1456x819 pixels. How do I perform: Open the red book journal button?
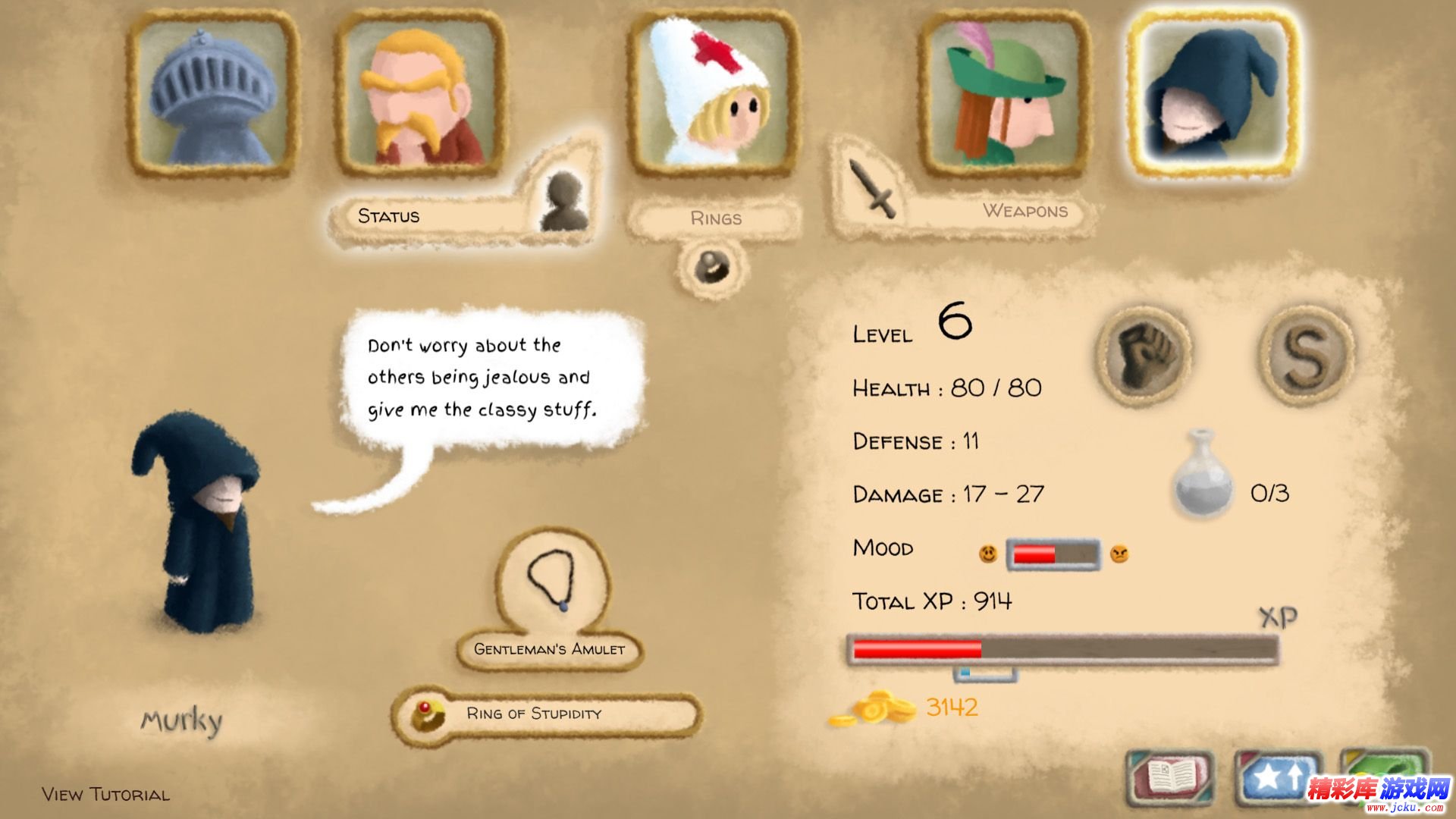pyautogui.click(x=1170, y=777)
